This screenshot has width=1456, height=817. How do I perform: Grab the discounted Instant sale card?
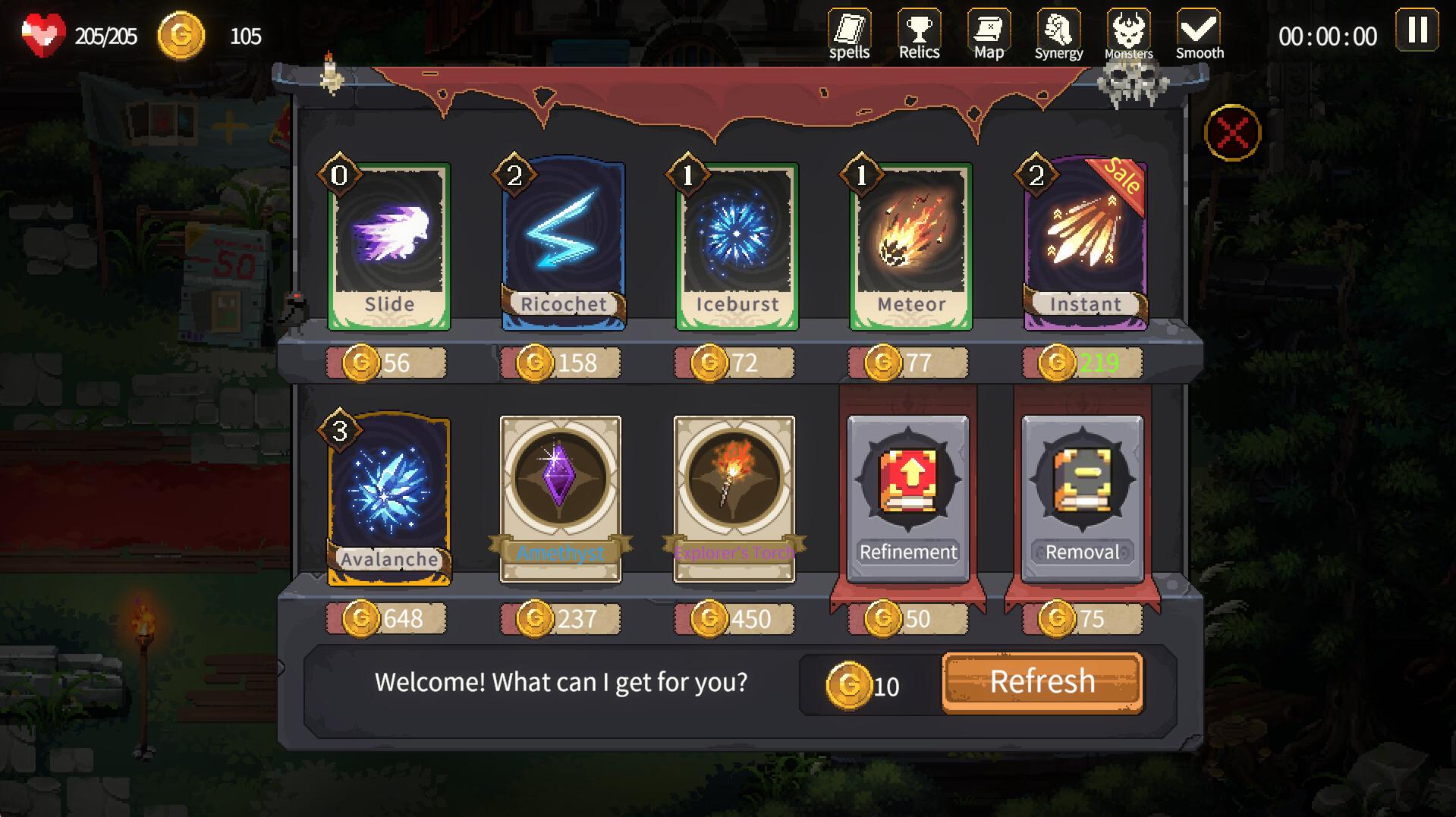[1084, 243]
